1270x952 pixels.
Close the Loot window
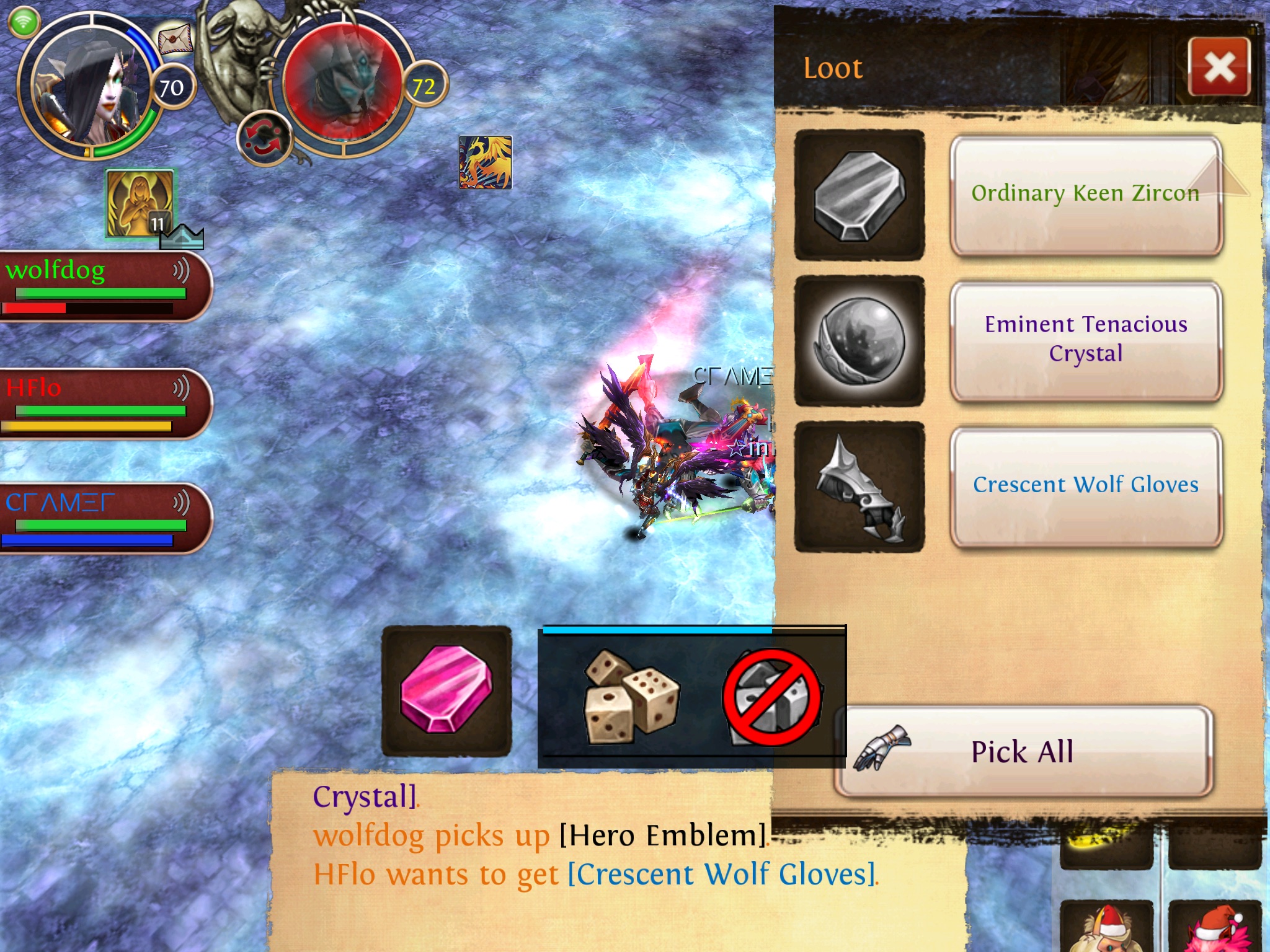coord(1219,67)
